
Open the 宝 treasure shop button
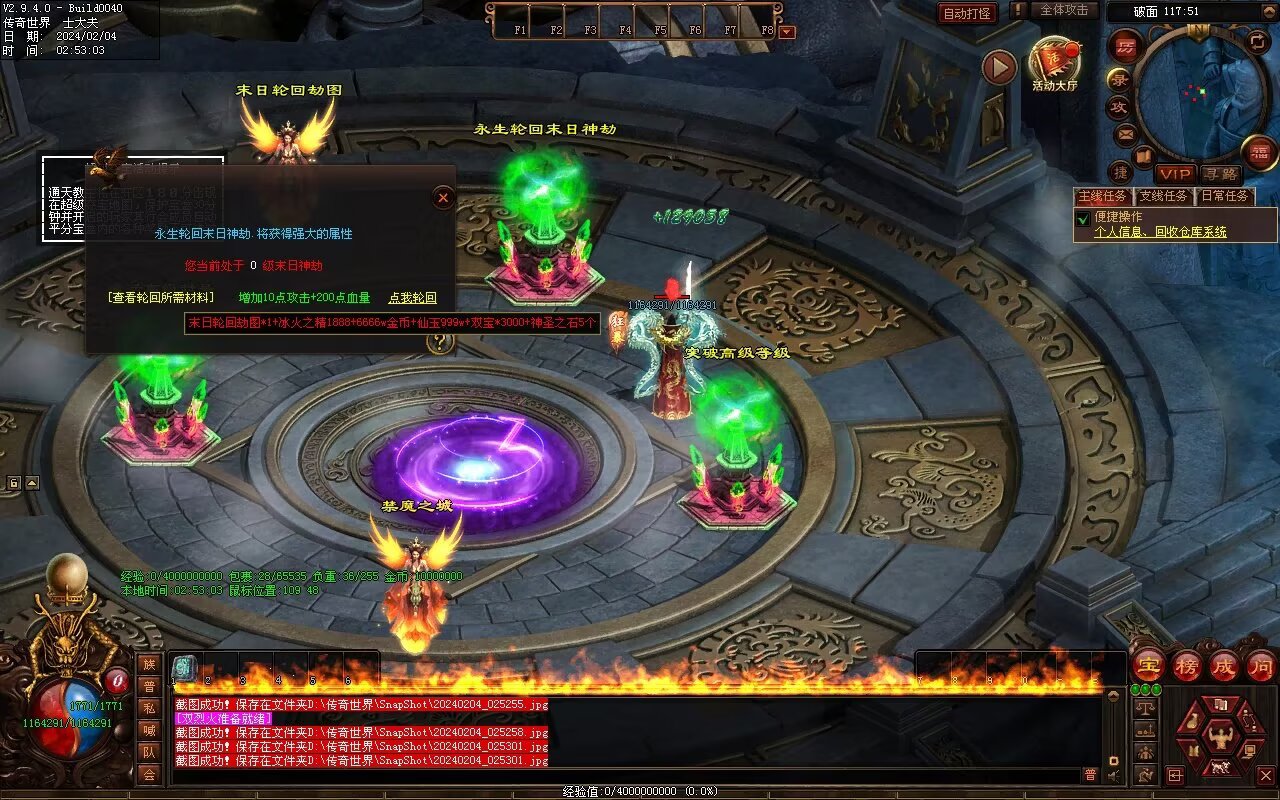[x=1149, y=665]
